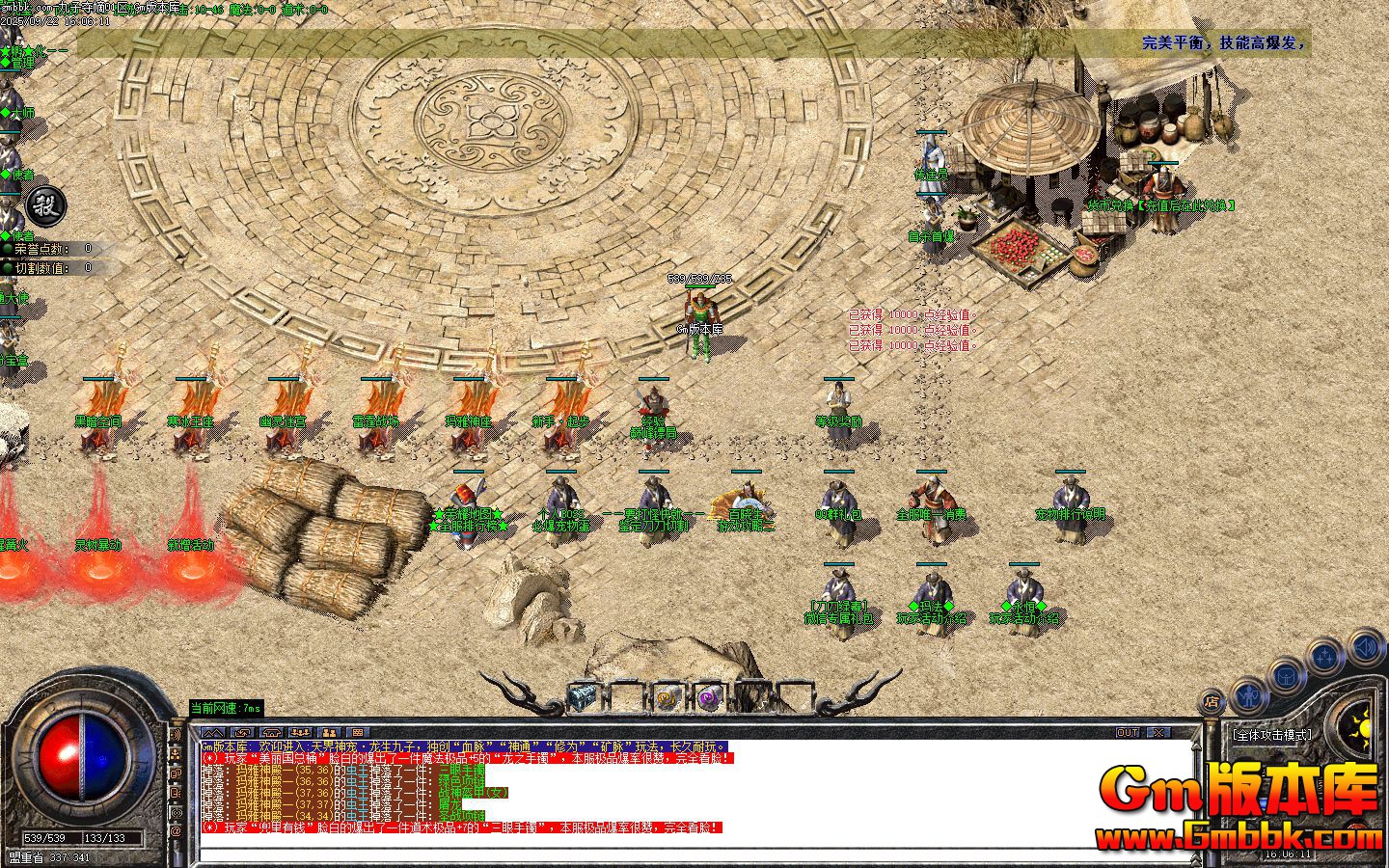Viewport: 1389px width, 868px height.
Task: Open the round inventory bag icon
Action: (x=1286, y=676)
